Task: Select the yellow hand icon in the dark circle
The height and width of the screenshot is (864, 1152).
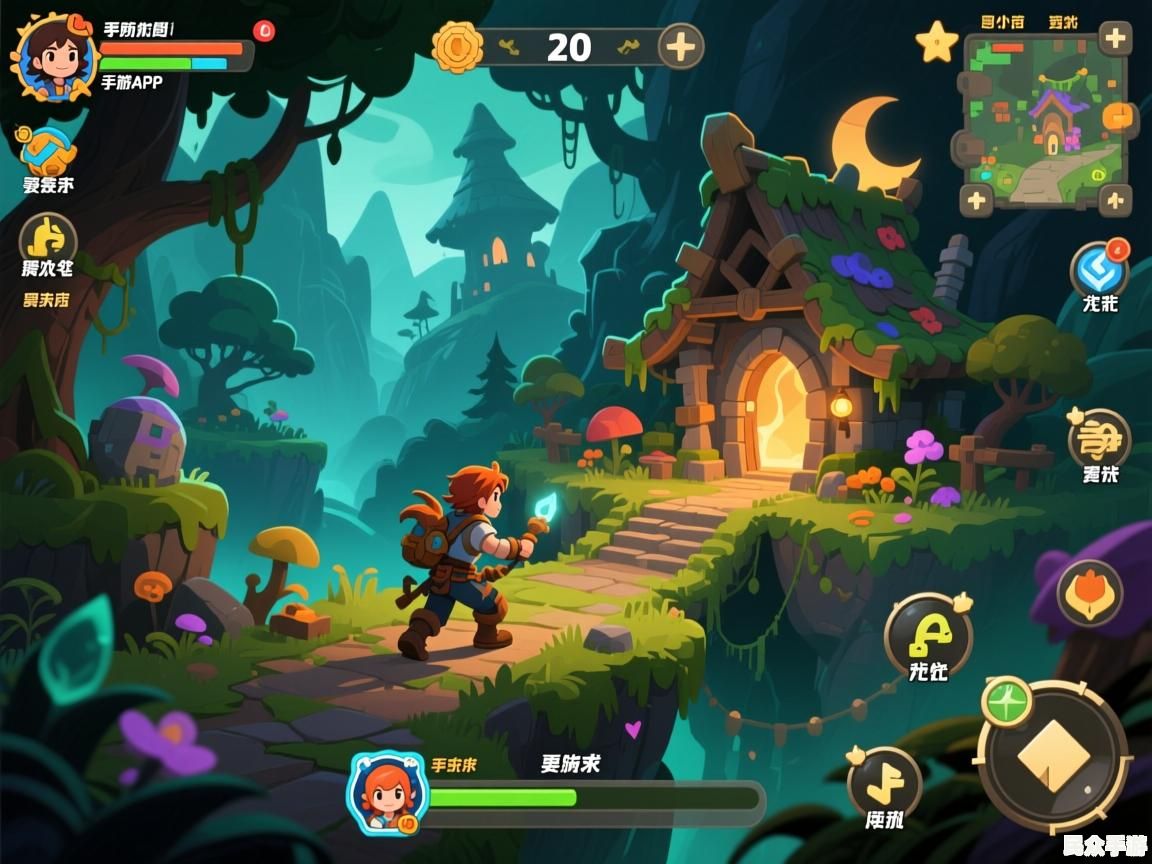Action: click(47, 239)
